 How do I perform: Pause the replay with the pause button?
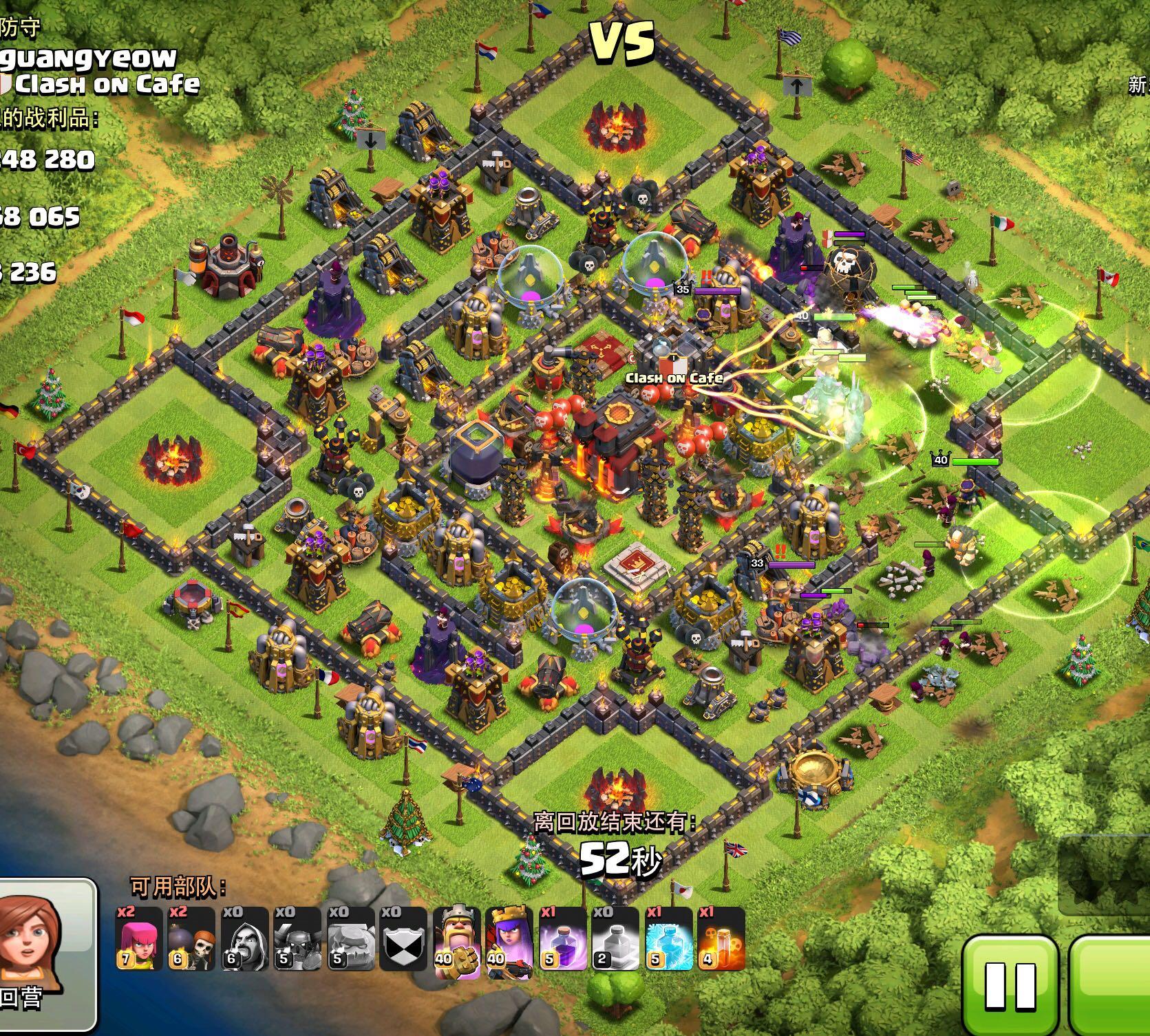click(x=1010, y=984)
